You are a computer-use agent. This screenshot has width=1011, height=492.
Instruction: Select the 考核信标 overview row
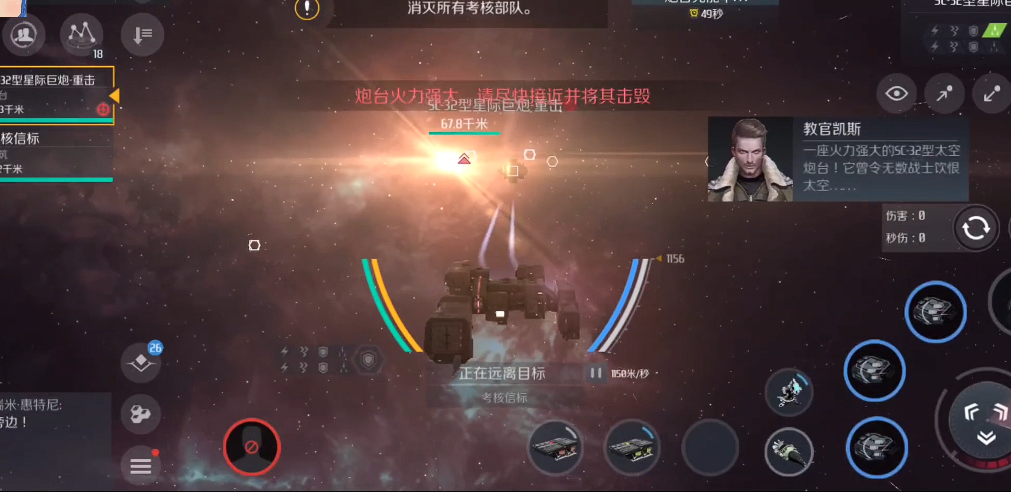pyautogui.click(x=55, y=153)
